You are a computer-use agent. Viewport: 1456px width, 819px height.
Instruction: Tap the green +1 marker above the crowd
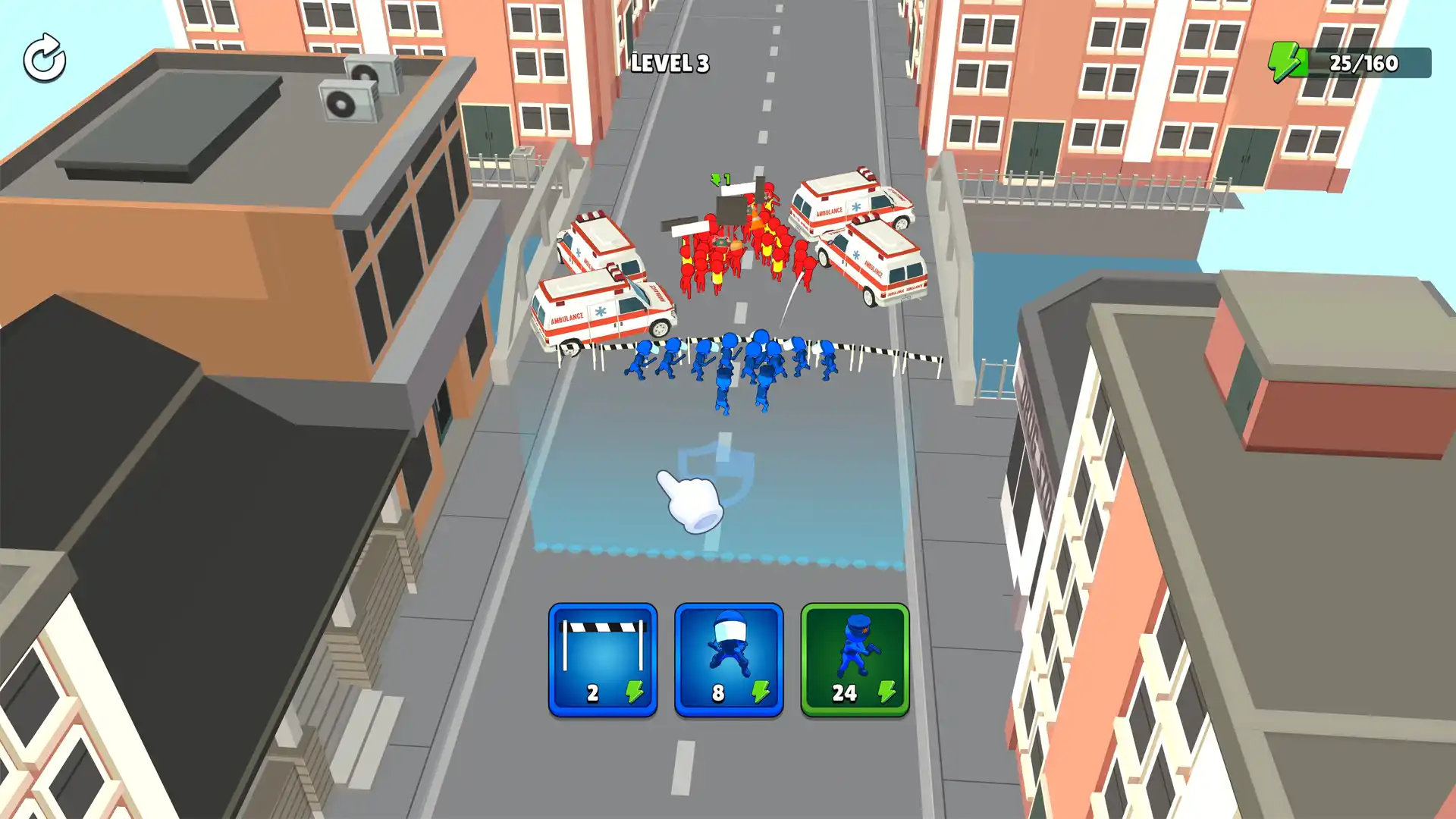720,180
